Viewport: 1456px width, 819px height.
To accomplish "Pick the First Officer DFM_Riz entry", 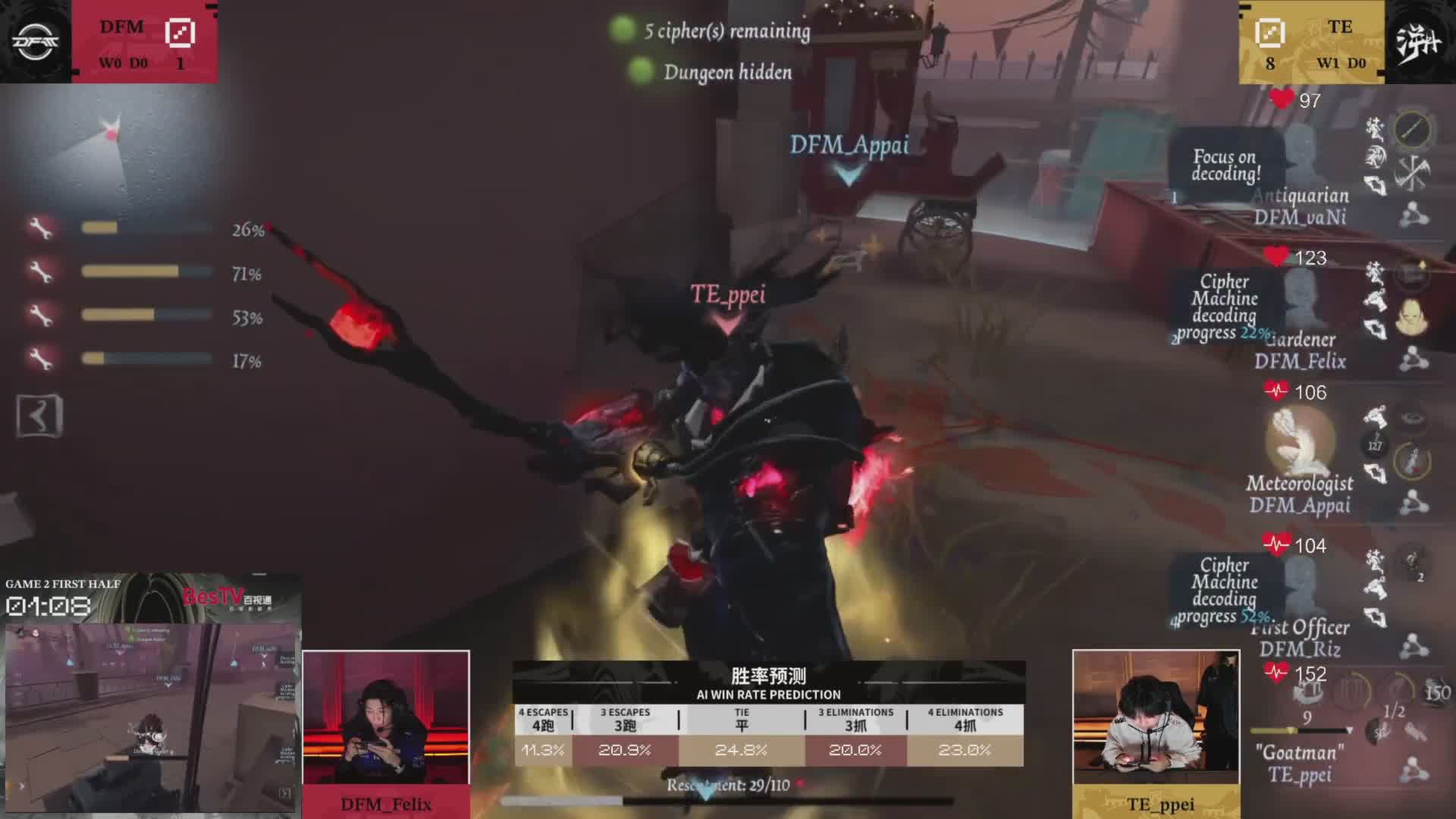I will [1300, 638].
